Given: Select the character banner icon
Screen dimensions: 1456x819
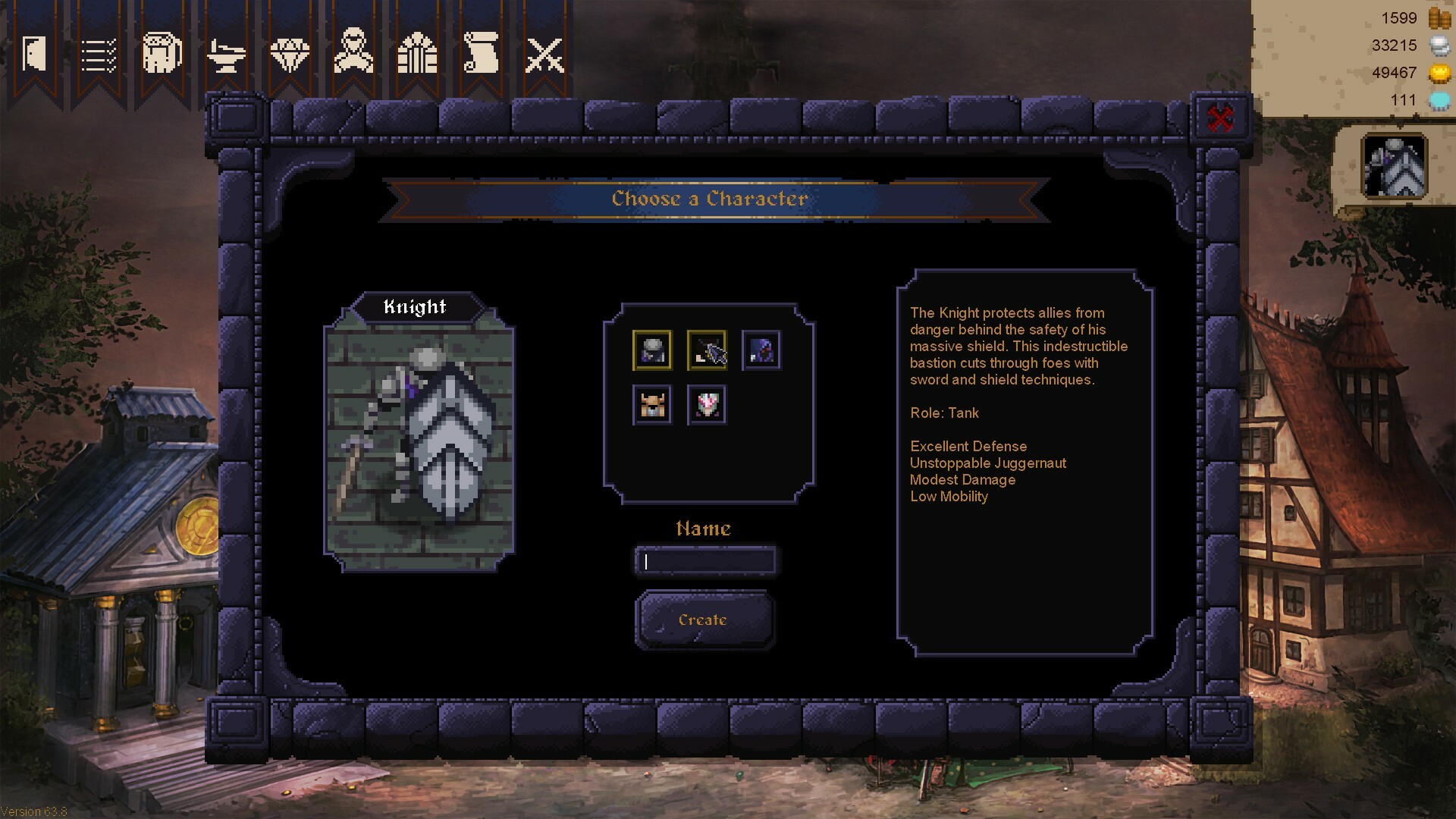Looking at the screenshot, I should (353, 52).
